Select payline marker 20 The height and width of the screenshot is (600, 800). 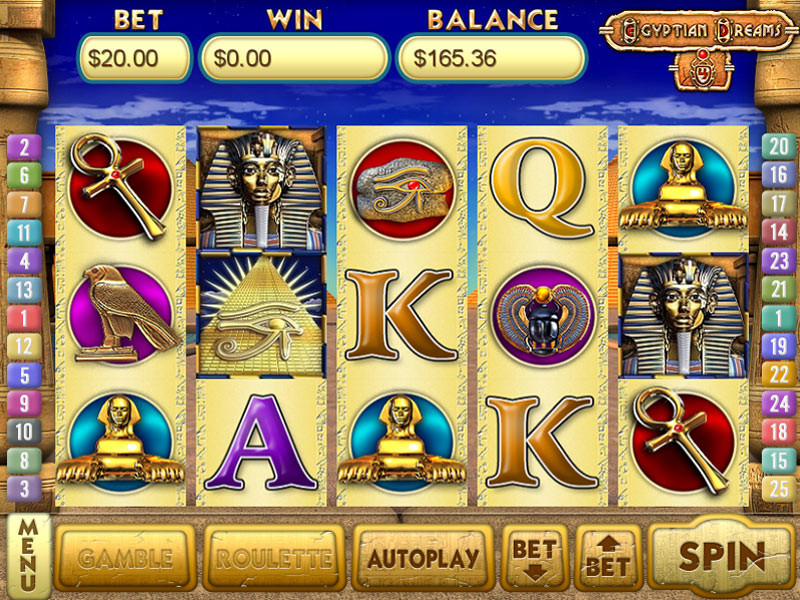click(777, 147)
